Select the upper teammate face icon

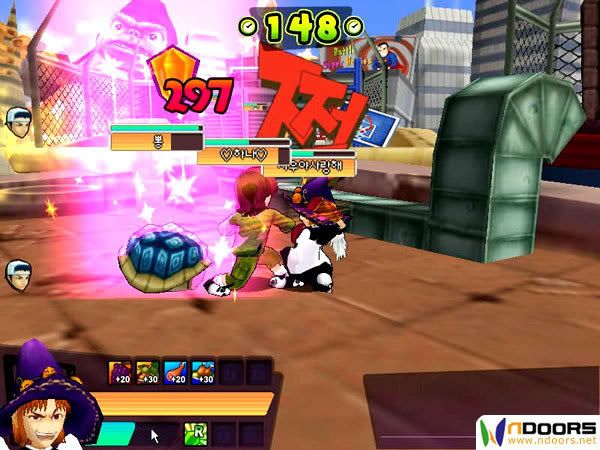[x=17, y=121]
